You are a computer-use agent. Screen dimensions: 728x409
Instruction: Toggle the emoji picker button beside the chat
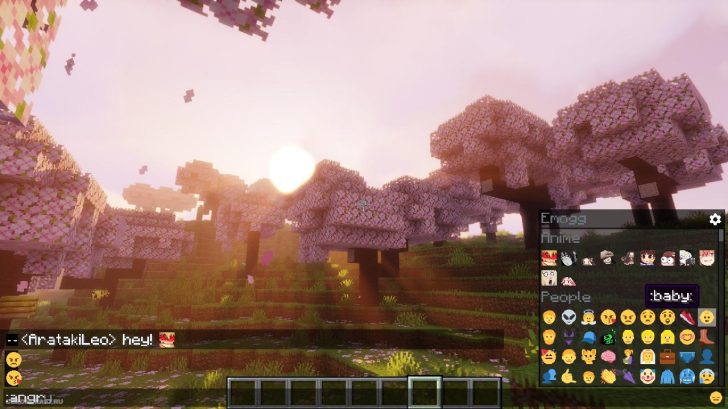(x=715, y=398)
